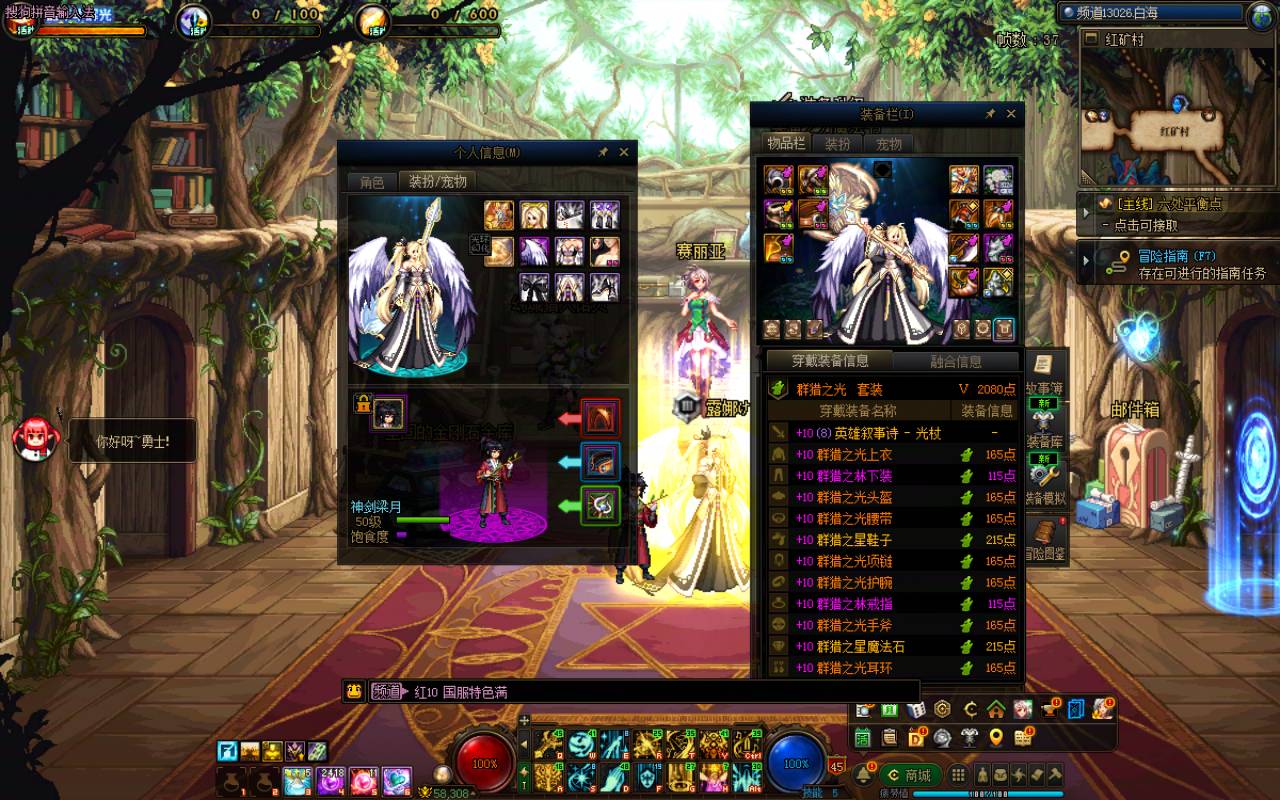Pin the 个人信息 window
Viewport: 1280px width, 800px height.
coord(603,152)
